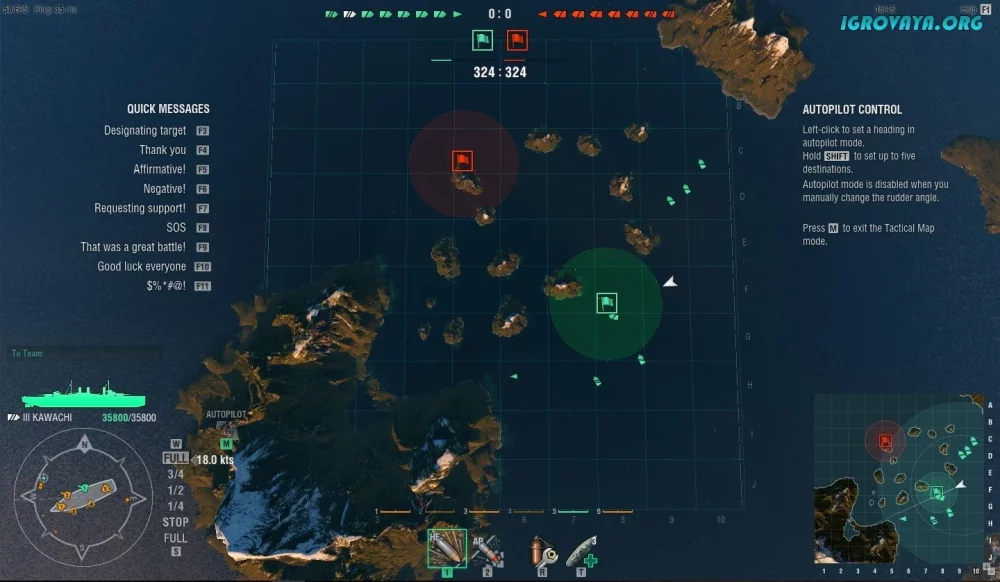1000x582 pixels.
Task: Click the red enemy base flag on the tactical map
Action: pyautogui.click(x=462, y=160)
